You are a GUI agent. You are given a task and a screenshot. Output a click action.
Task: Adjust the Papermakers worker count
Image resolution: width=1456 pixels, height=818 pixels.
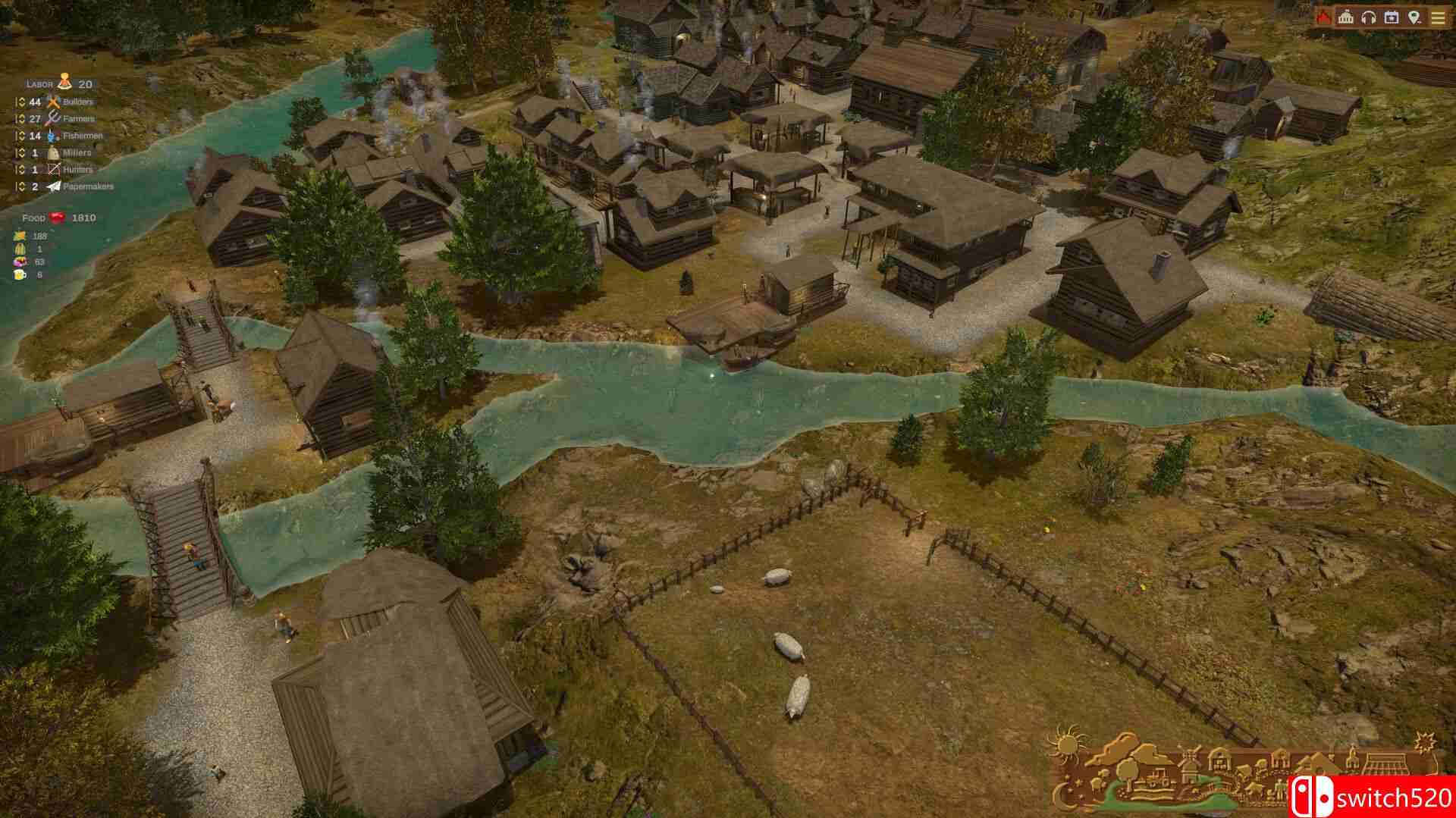(20, 185)
